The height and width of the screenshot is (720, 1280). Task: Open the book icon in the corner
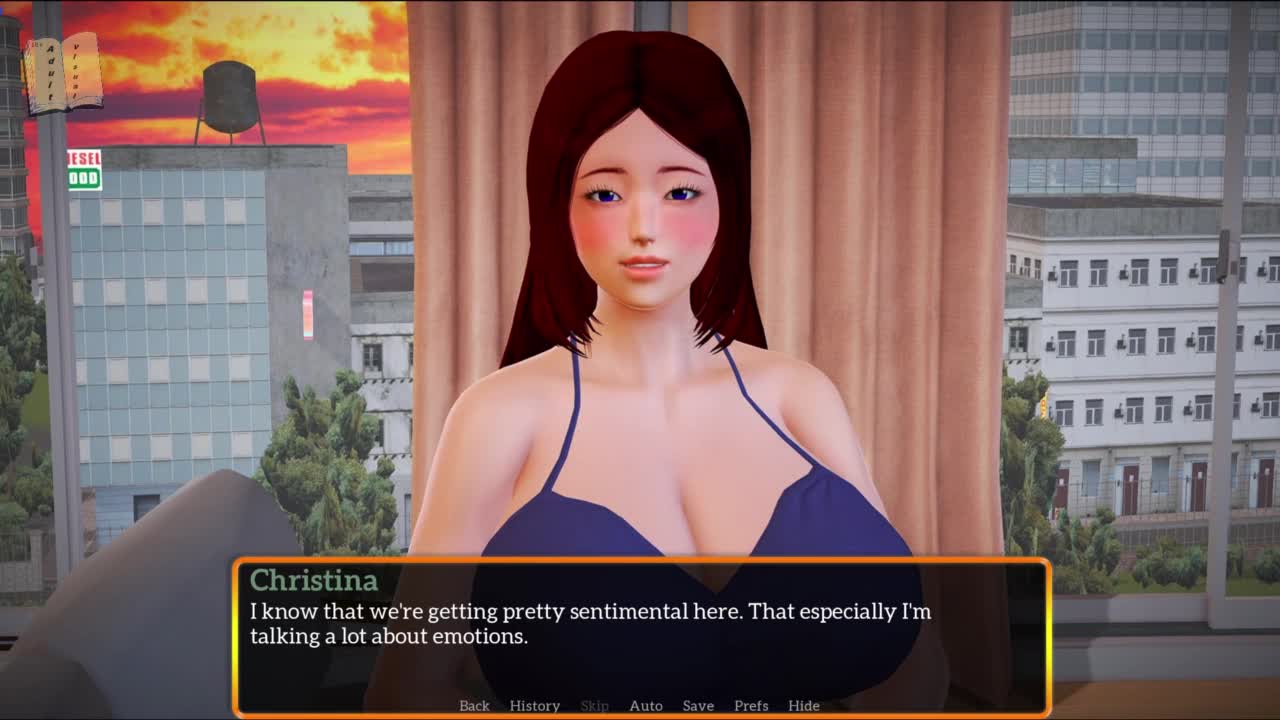coord(62,73)
